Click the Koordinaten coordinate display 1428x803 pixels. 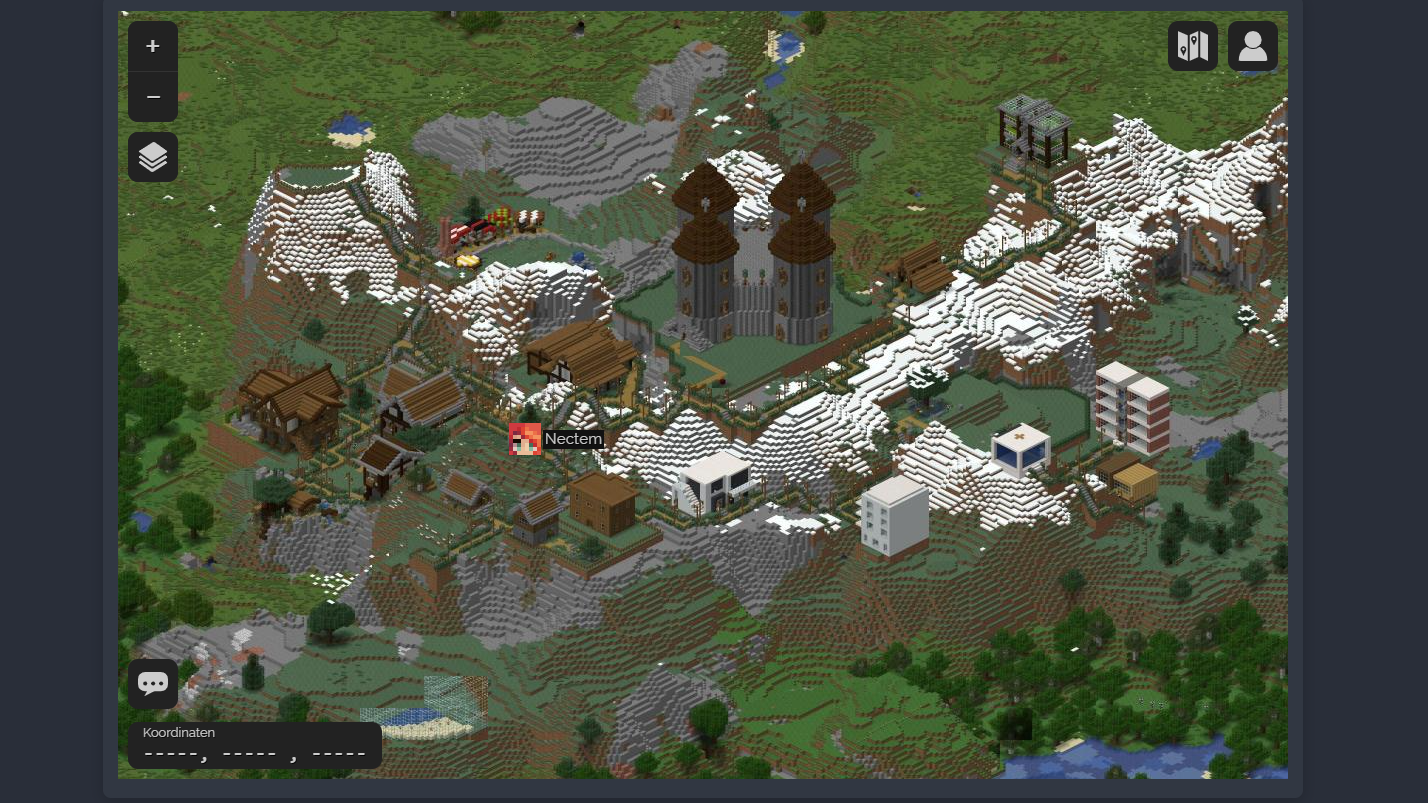click(255, 745)
